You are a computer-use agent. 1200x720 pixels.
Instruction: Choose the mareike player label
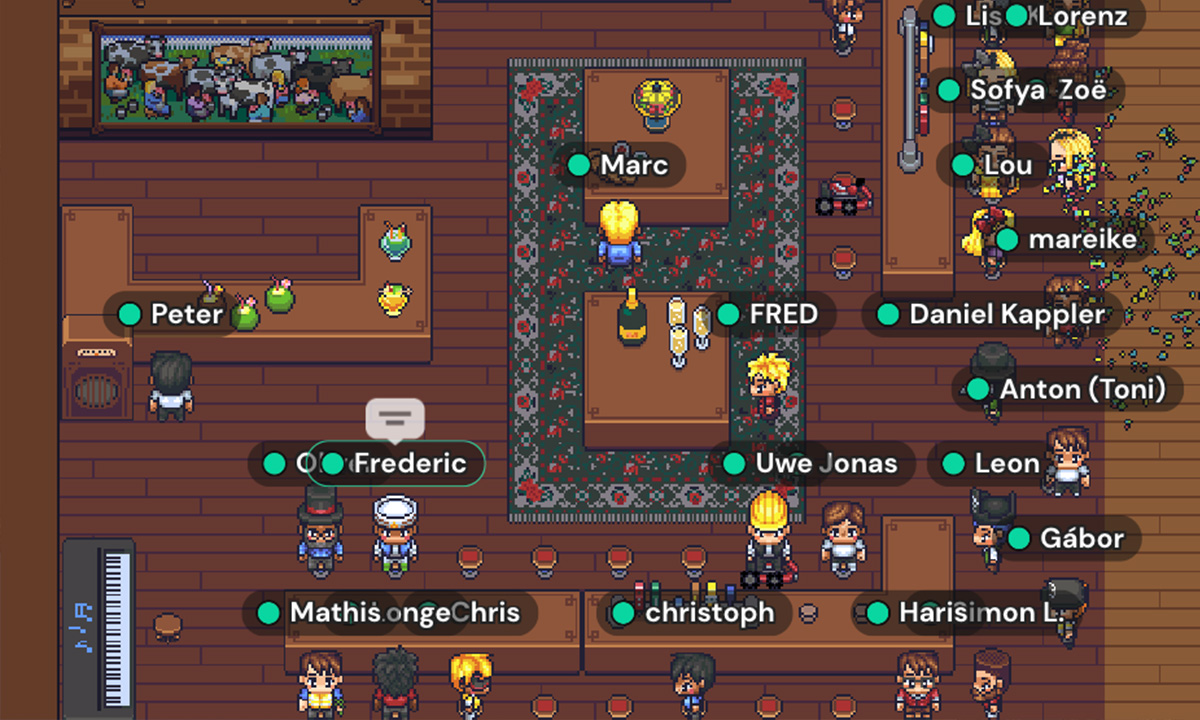click(x=1068, y=240)
